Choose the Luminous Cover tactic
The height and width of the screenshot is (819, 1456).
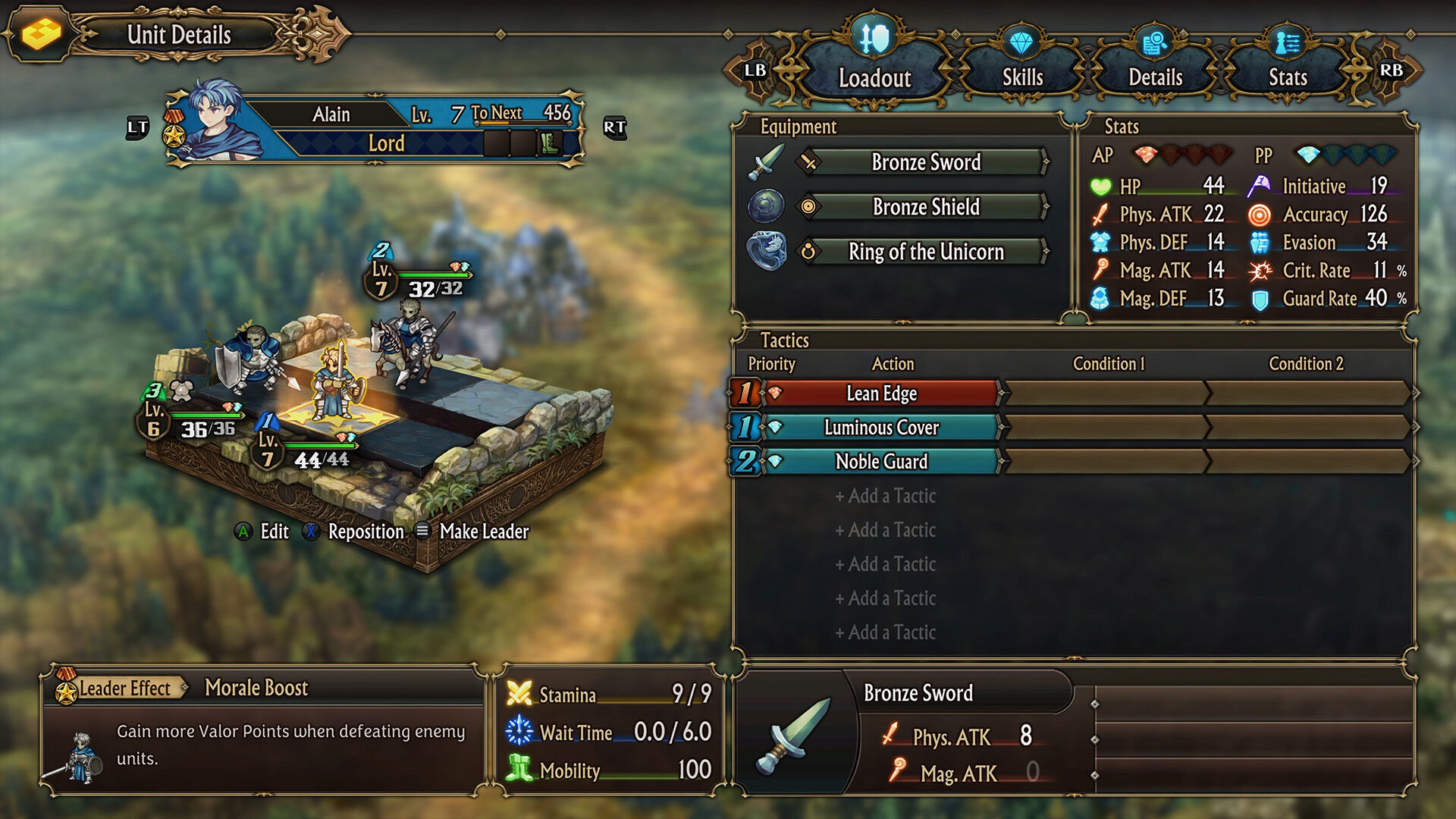(881, 428)
